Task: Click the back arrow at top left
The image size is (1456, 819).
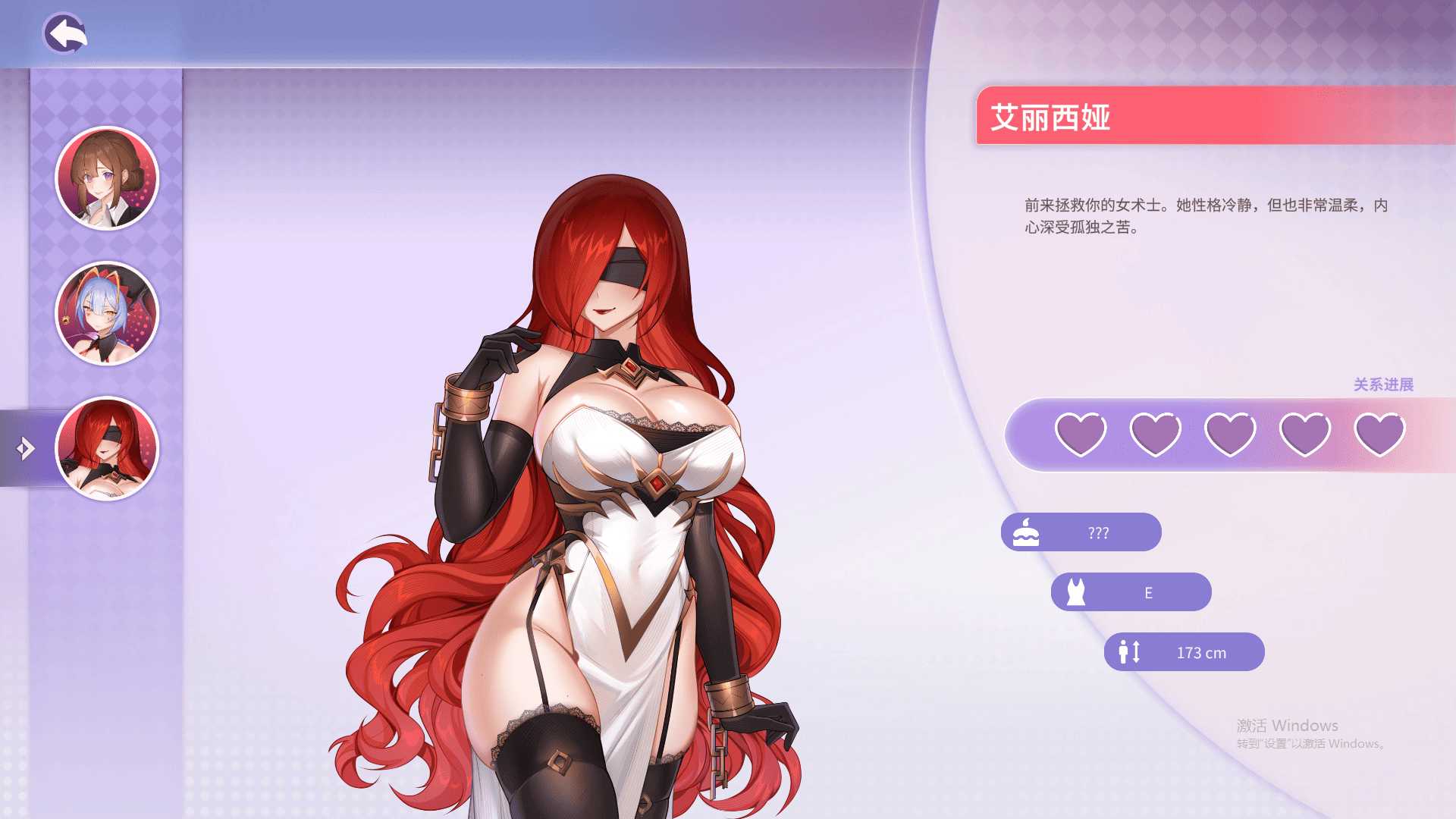Action: (x=67, y=33)
